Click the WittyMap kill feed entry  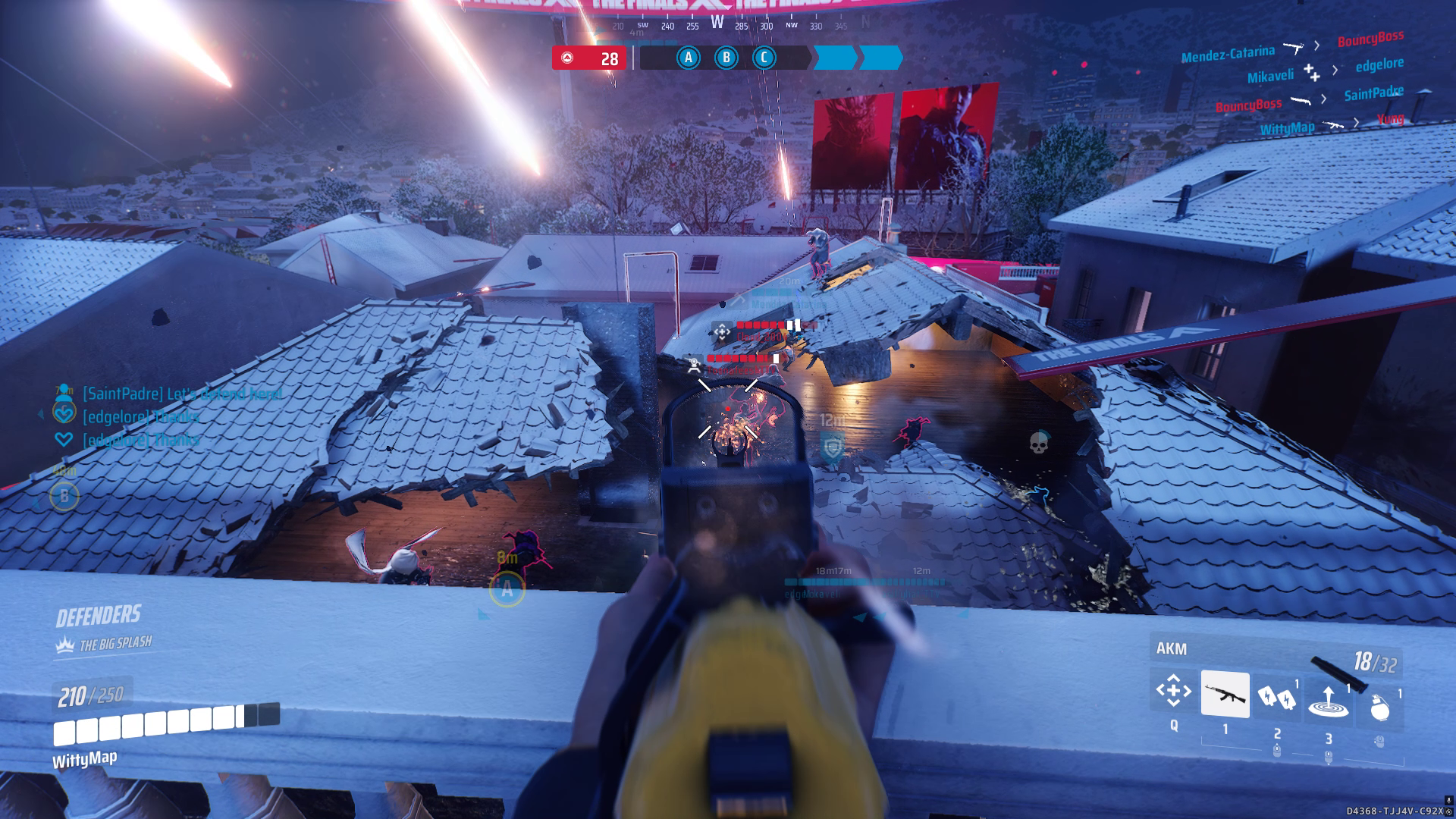click(x=1287, y=128)
